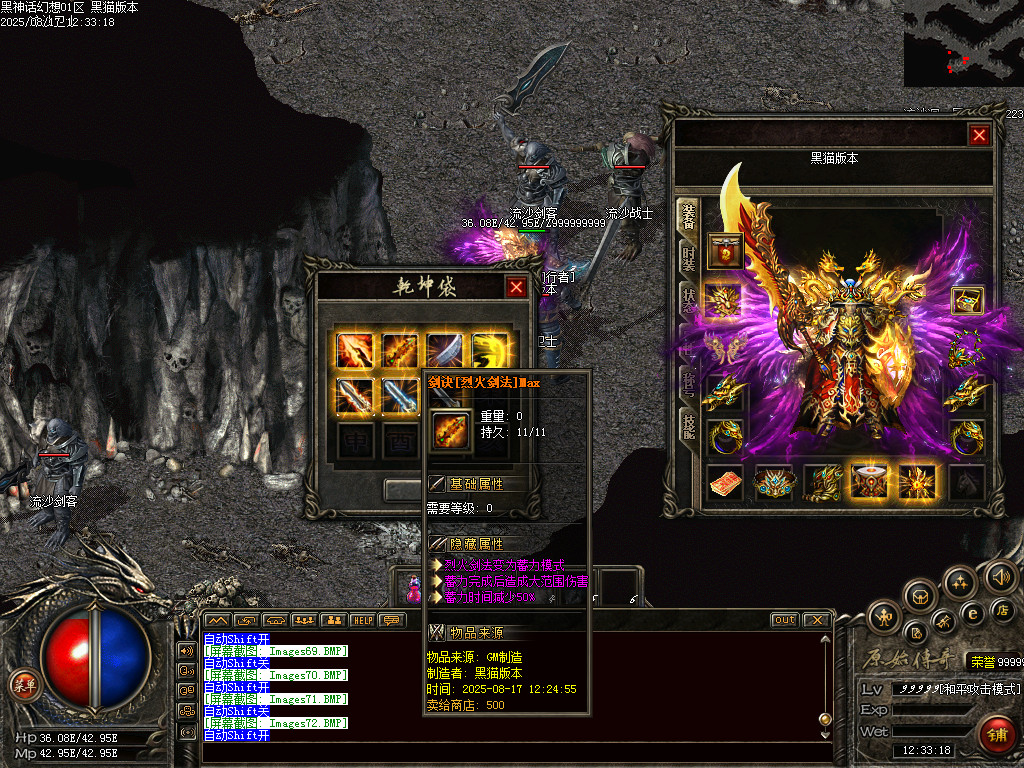The image size is (1024, 768).
Task: Close the character equipment panel
Action: pos(979,135)
